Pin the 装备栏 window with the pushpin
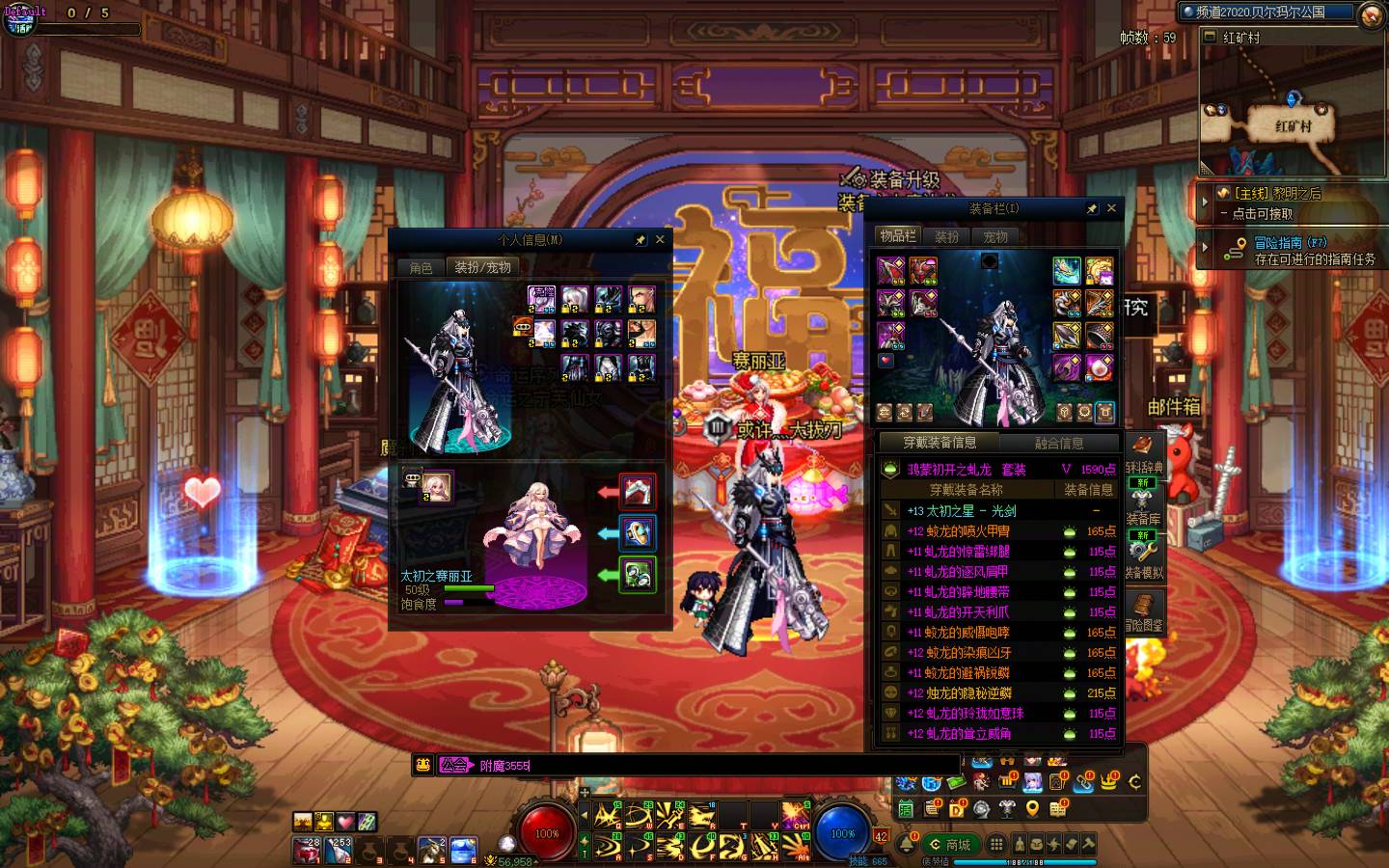Viewport: 1389px width, 868px height. point(1091,208)
